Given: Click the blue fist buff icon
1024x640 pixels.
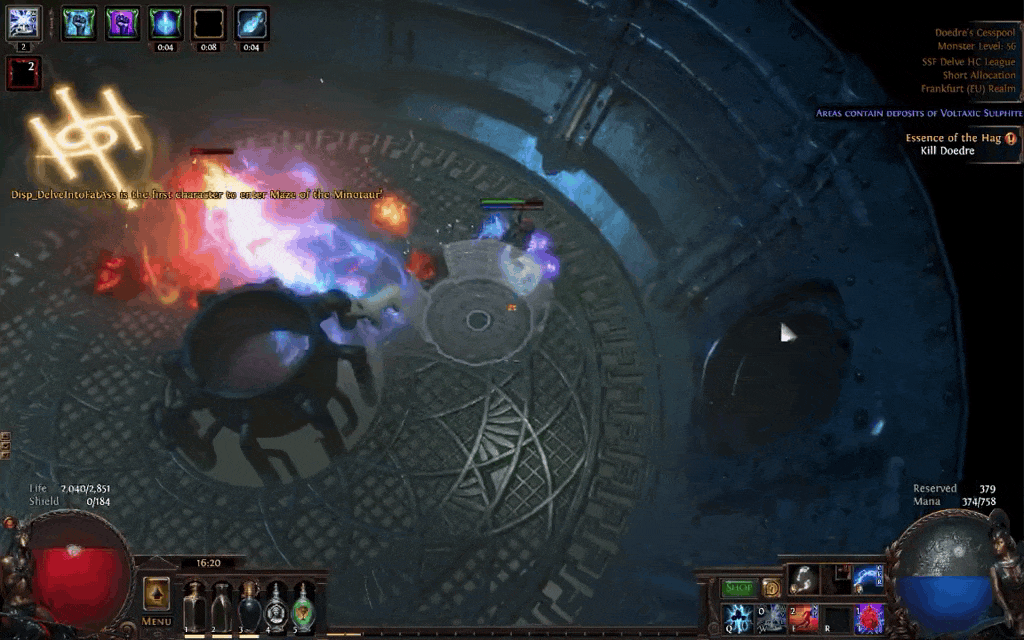Looking at the screenshot, I should tap(79, 23).
